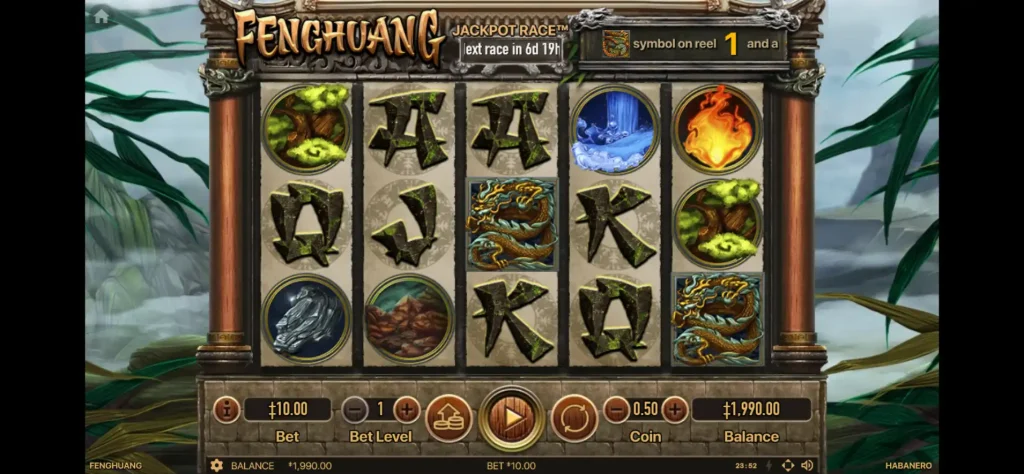Image resolution: width=1024 pixels, height=474 pixels.
Task: Open settings via the gear icon
Action: pyautogui.click(x=216, y=466)
